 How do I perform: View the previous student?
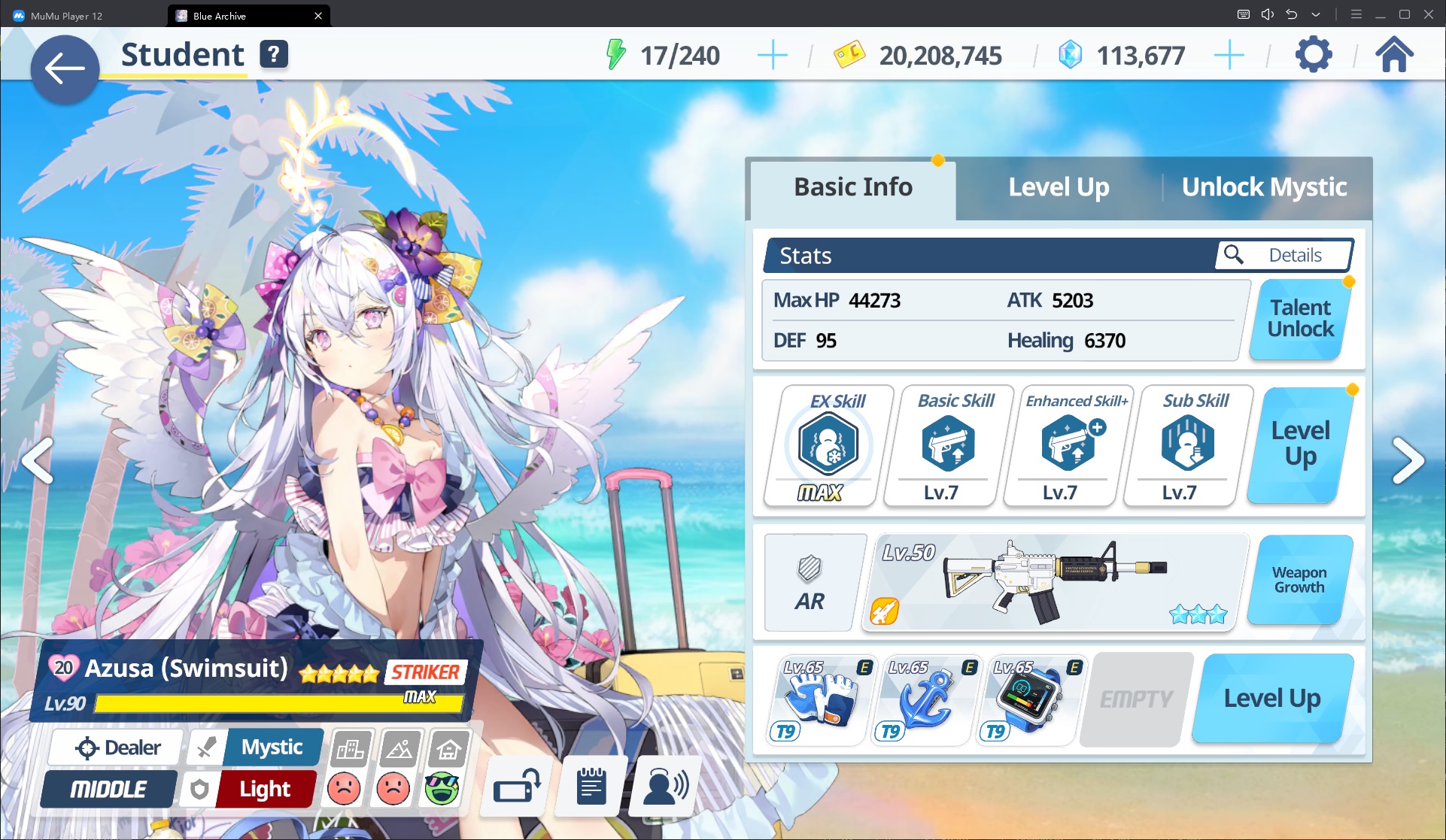pos(37,460)
